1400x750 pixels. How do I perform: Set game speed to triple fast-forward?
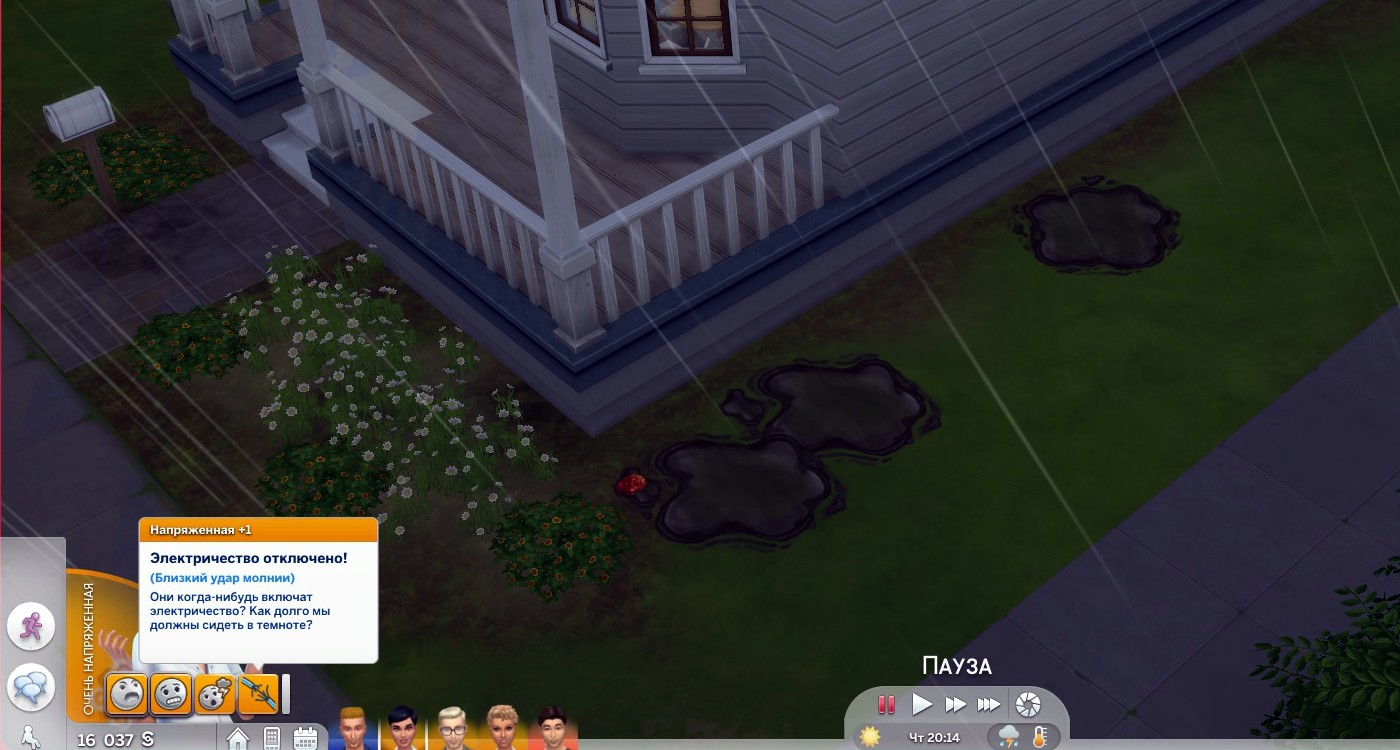pos(989,705)
